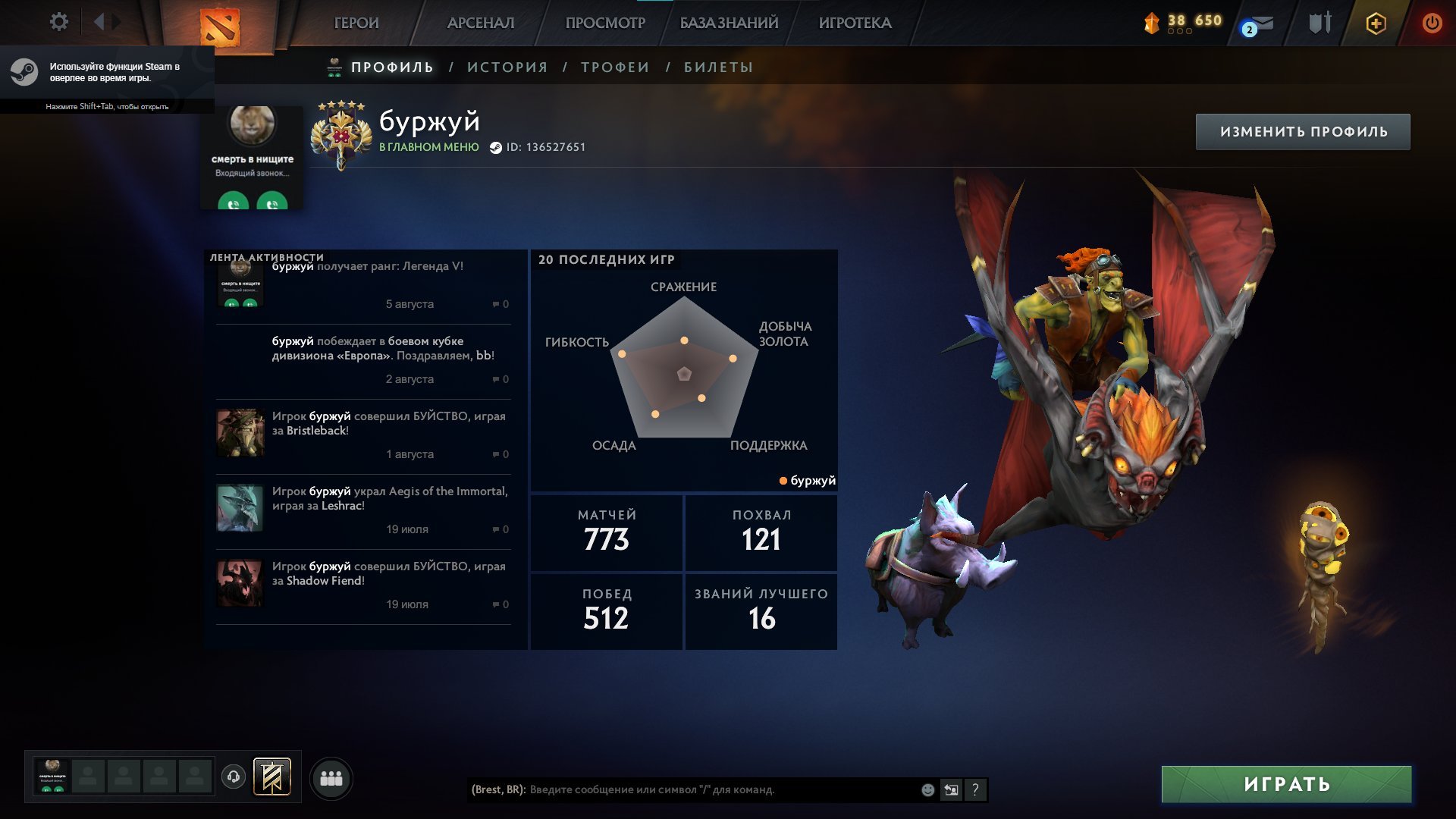Accept the incoming call with the green button
The image size is (1456, 819).
(234, 203)
